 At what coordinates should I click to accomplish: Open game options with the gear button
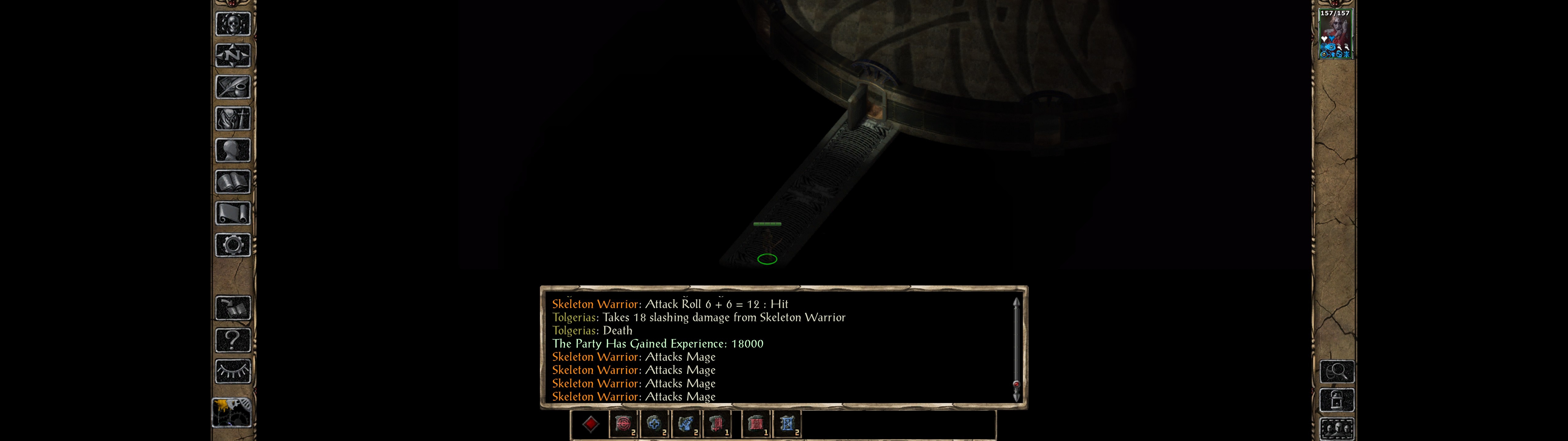[x=232, y=245]
